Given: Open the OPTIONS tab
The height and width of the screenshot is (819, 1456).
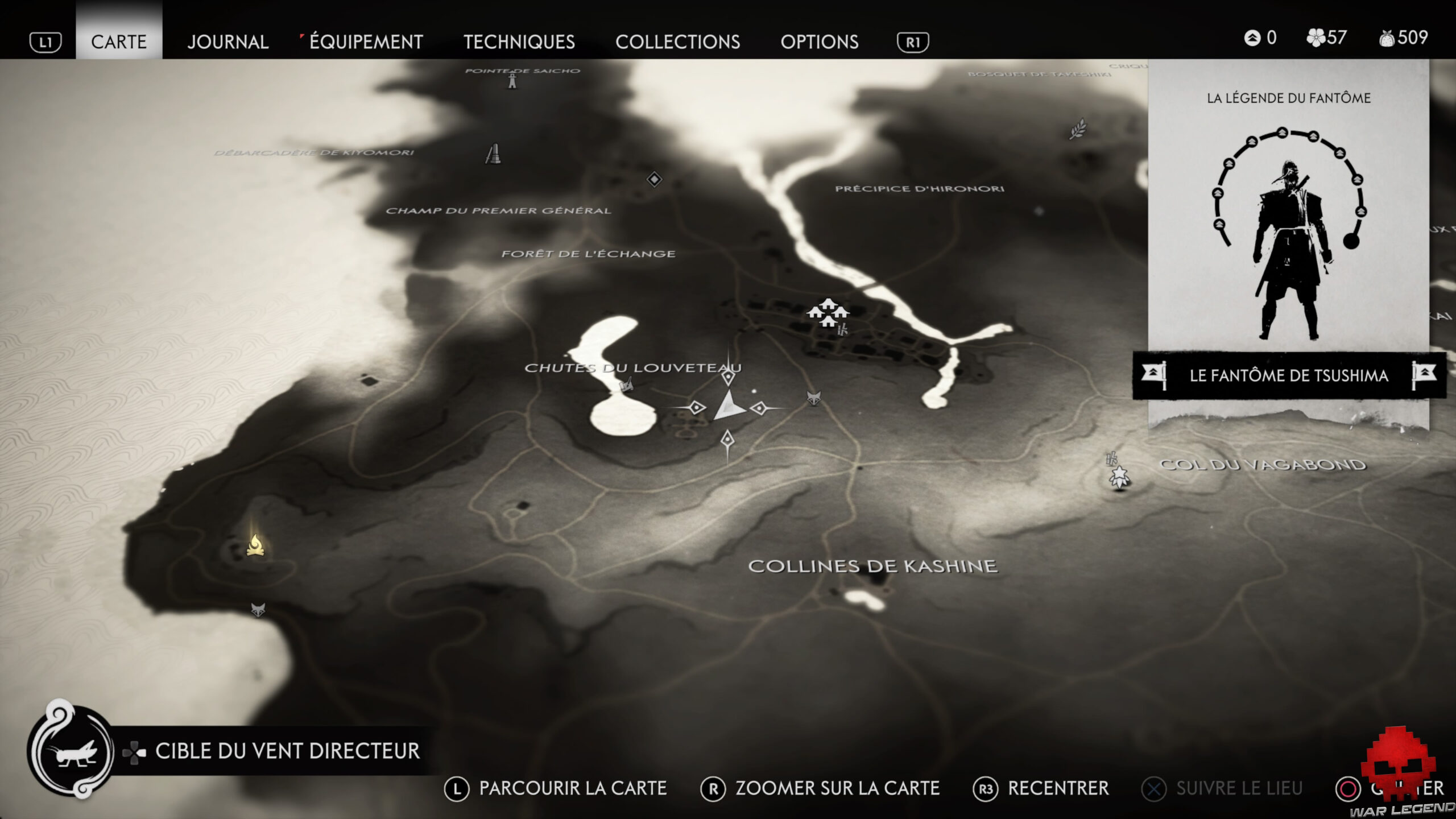Looking at the screenshot, I should click(x=820, y=42).
